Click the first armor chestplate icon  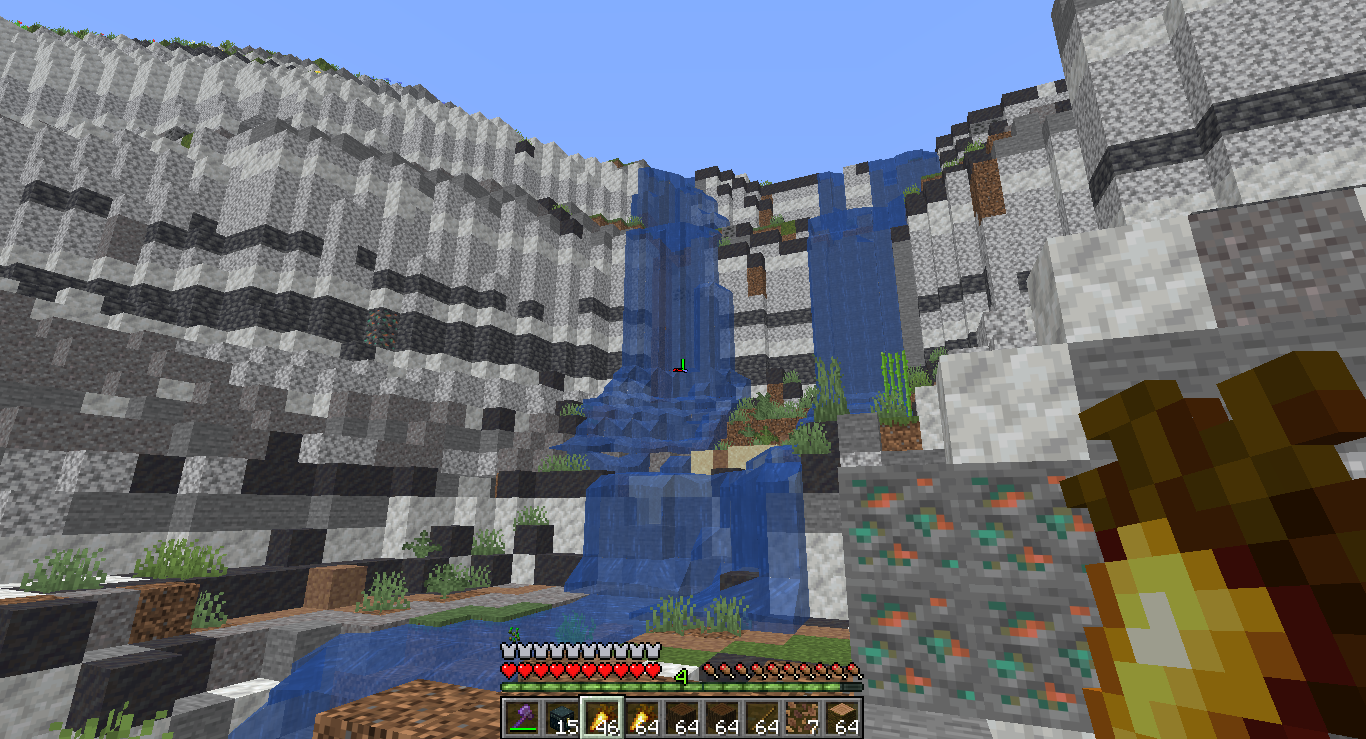point(507,650)
